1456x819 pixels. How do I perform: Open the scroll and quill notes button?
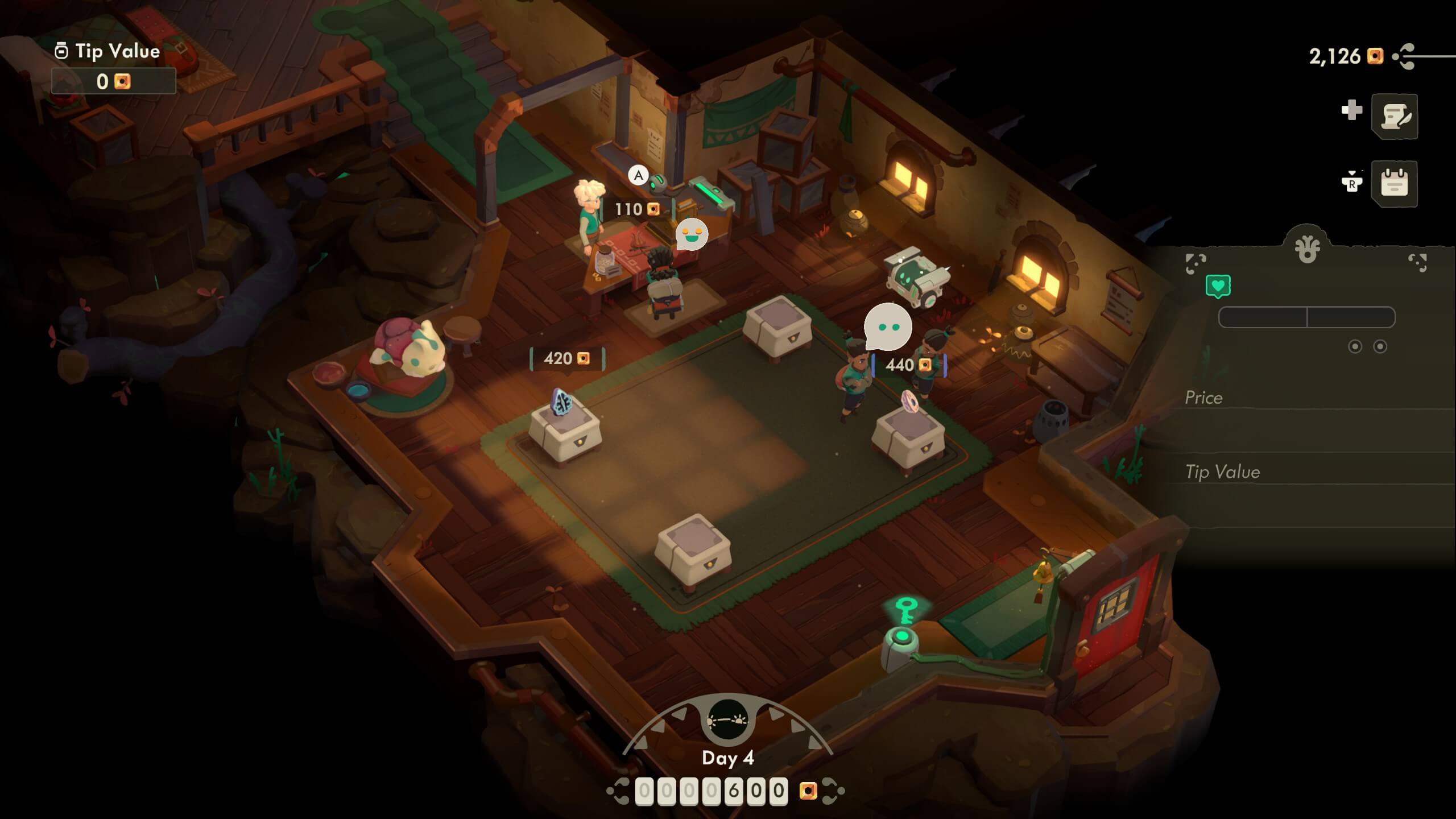tap(1394, 117)
